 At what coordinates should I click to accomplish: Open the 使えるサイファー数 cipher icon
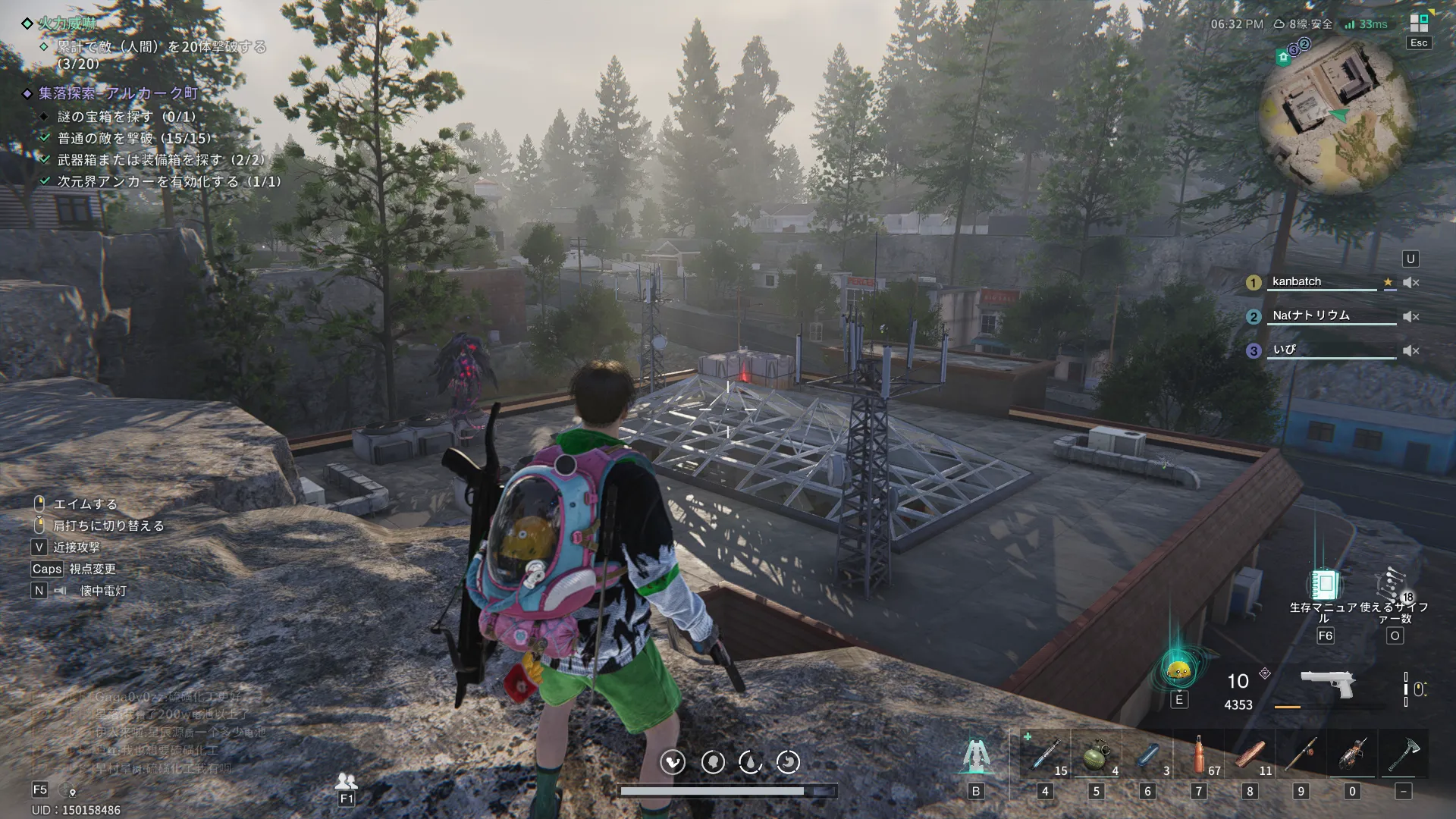click(1394, 585)
